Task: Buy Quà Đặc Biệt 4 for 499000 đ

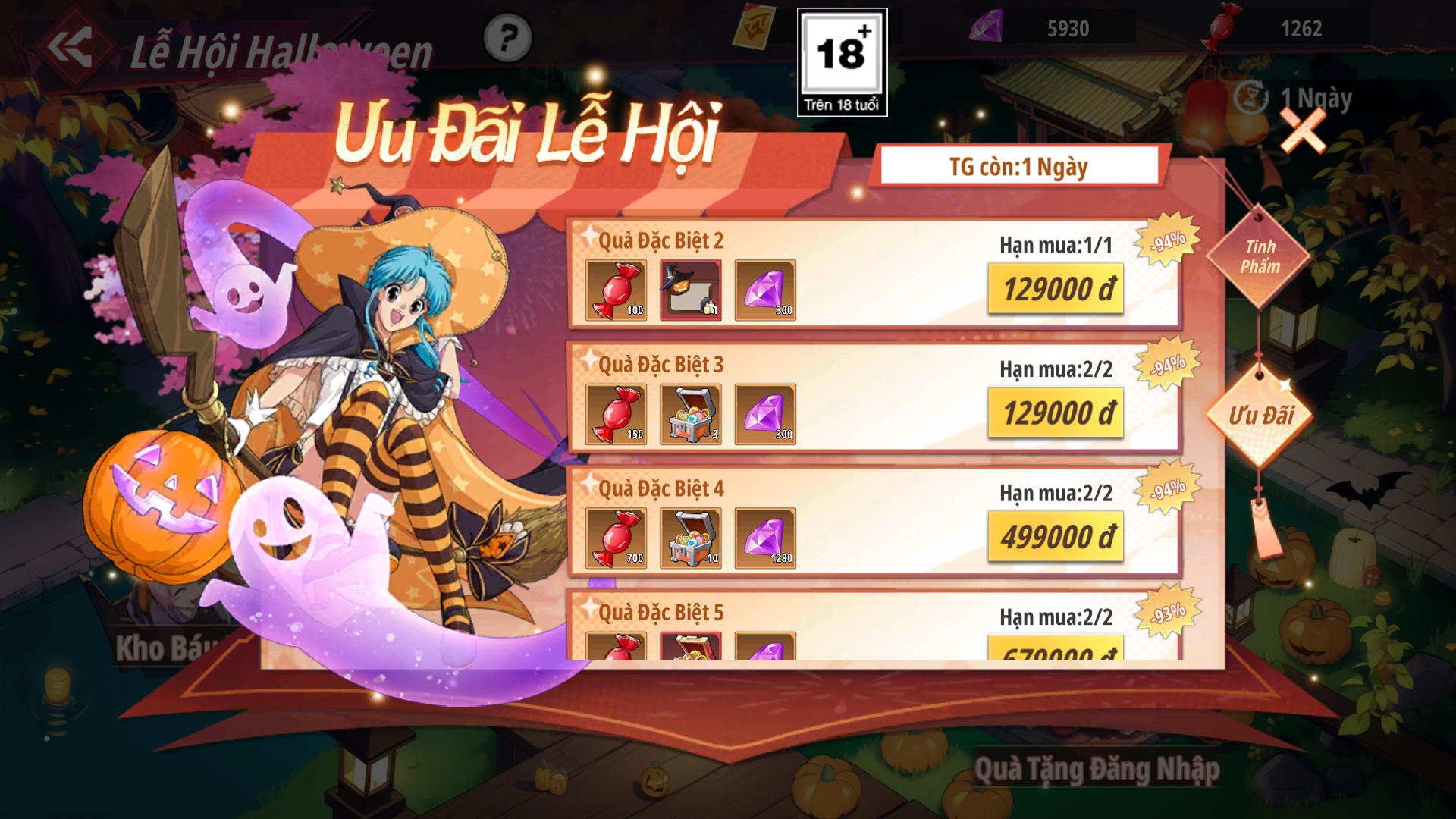Action: point(1056,537)
